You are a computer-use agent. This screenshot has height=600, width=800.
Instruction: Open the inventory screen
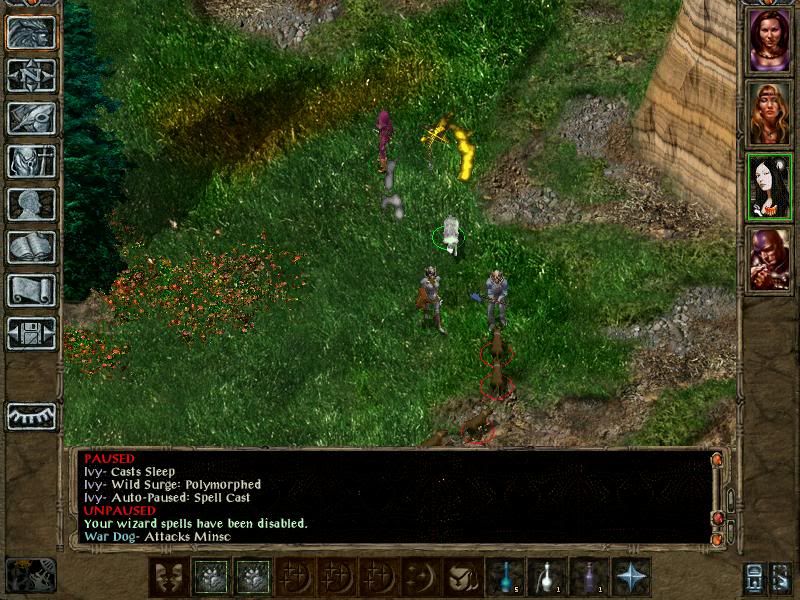[x=31, y=161]
